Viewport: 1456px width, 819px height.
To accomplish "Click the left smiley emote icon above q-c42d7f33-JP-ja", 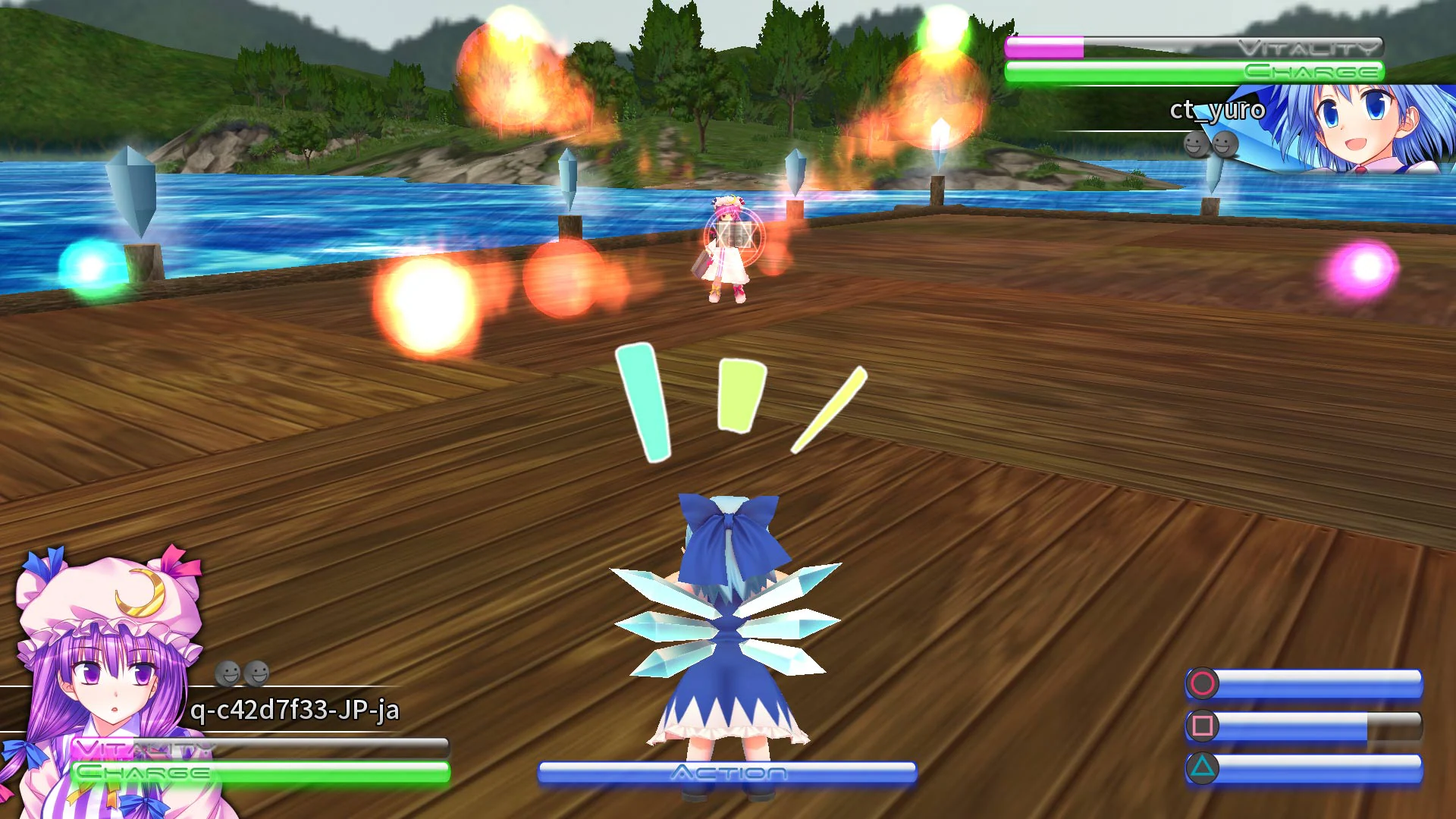I will click(227, 671).
